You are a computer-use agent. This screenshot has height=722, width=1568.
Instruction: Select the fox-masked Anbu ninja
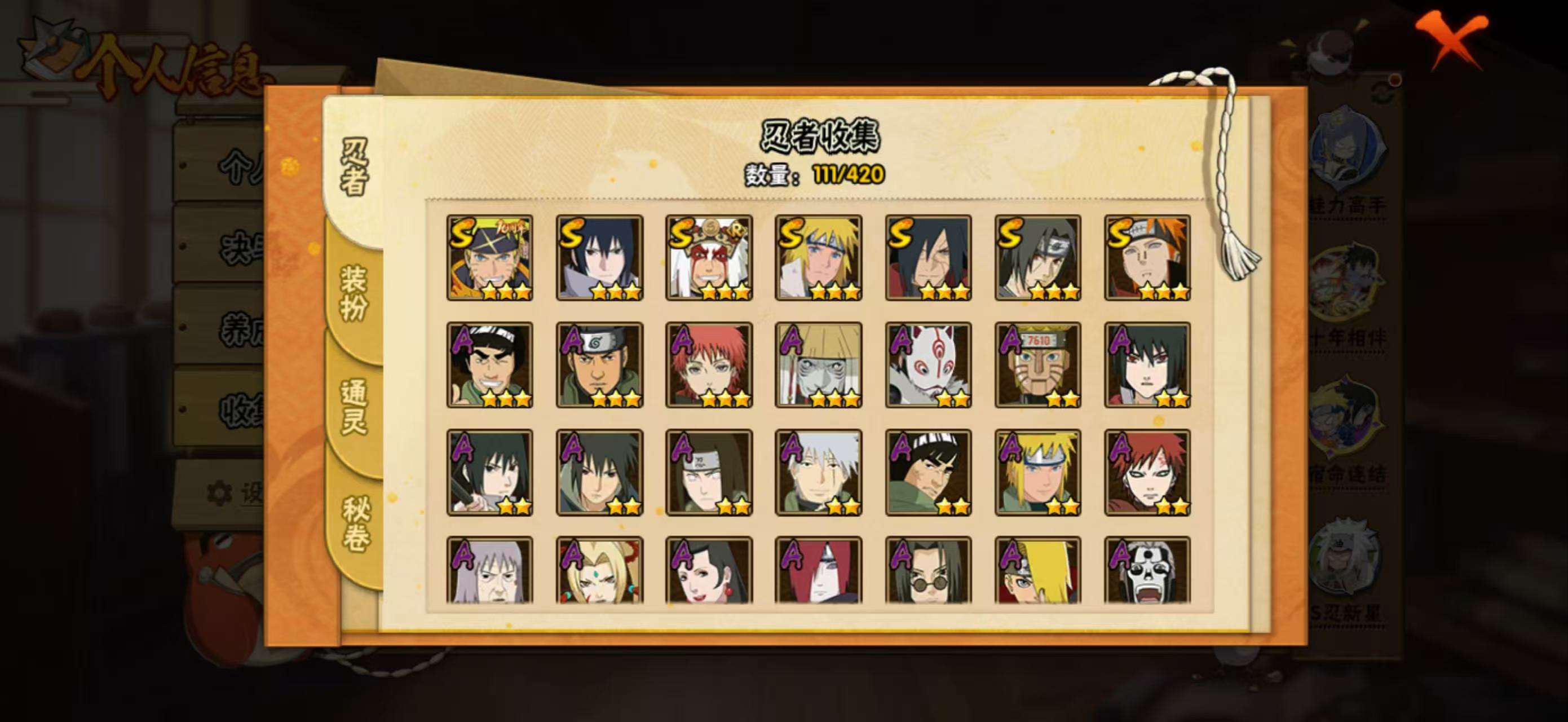(x=928, y=364)
